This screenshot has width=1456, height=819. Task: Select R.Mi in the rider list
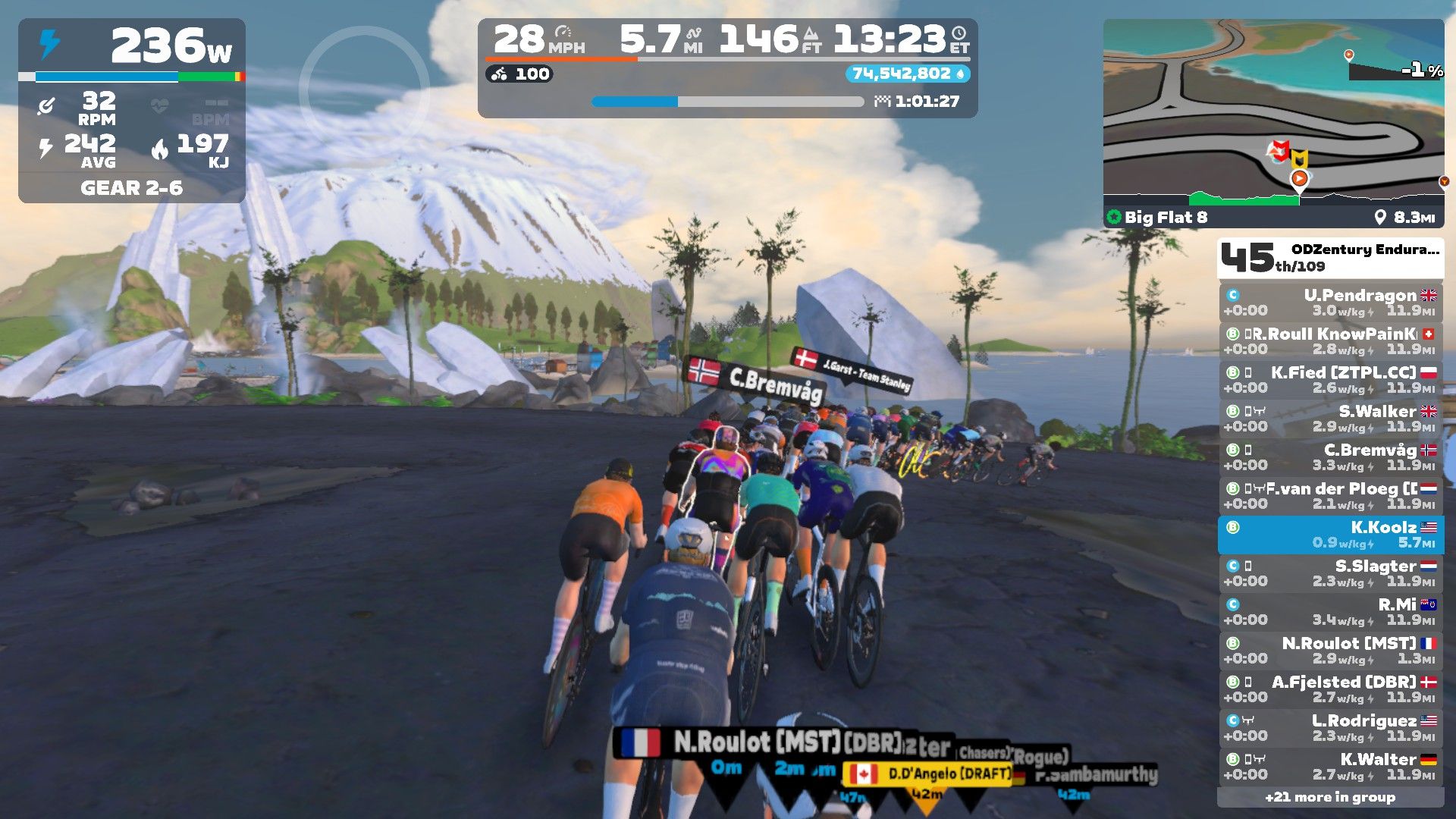(1331, 612)
